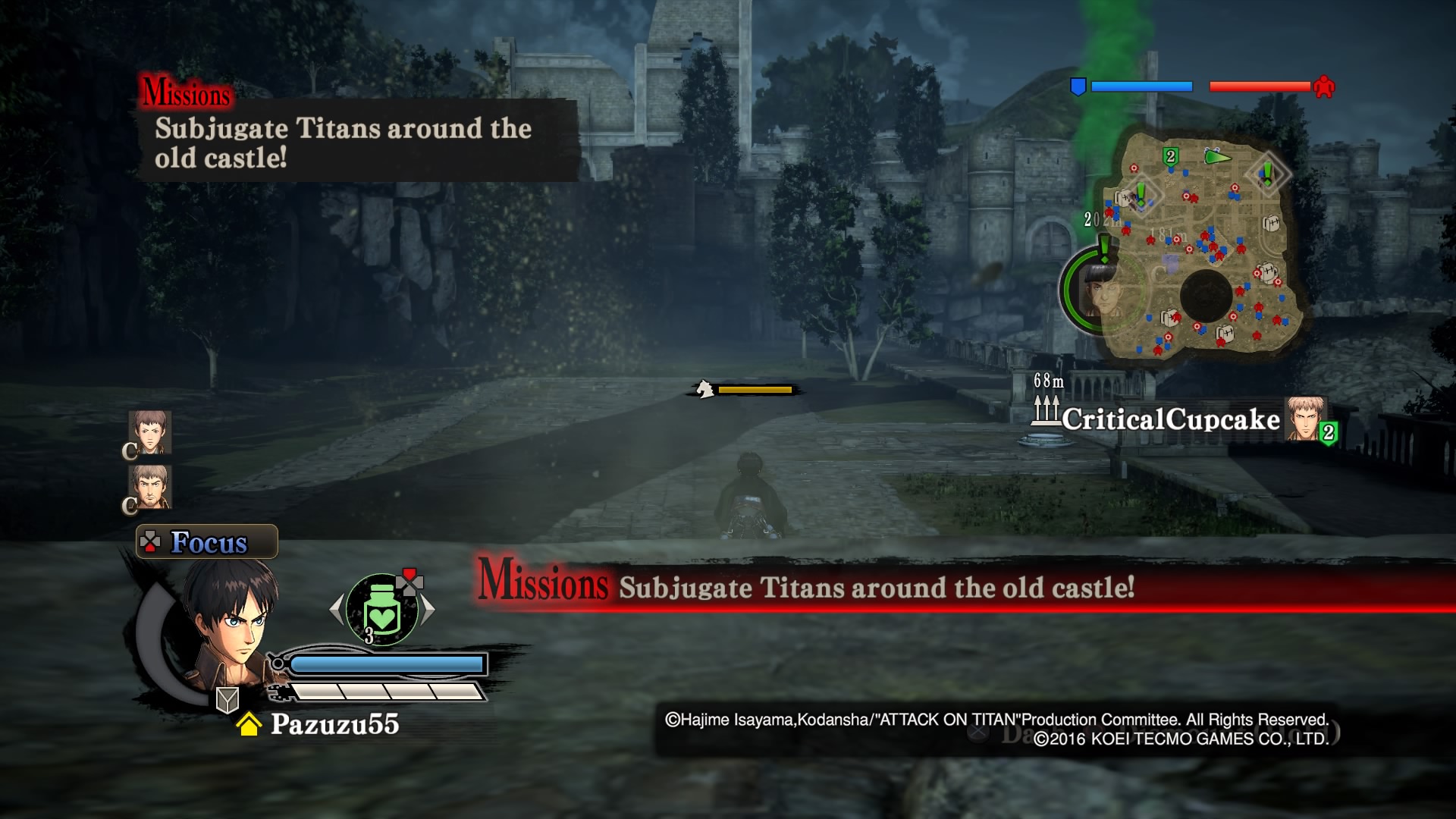Choose the upper squad member portrait
The width and height of the screenshot is (1456, 819).
[x=150, y=432]
